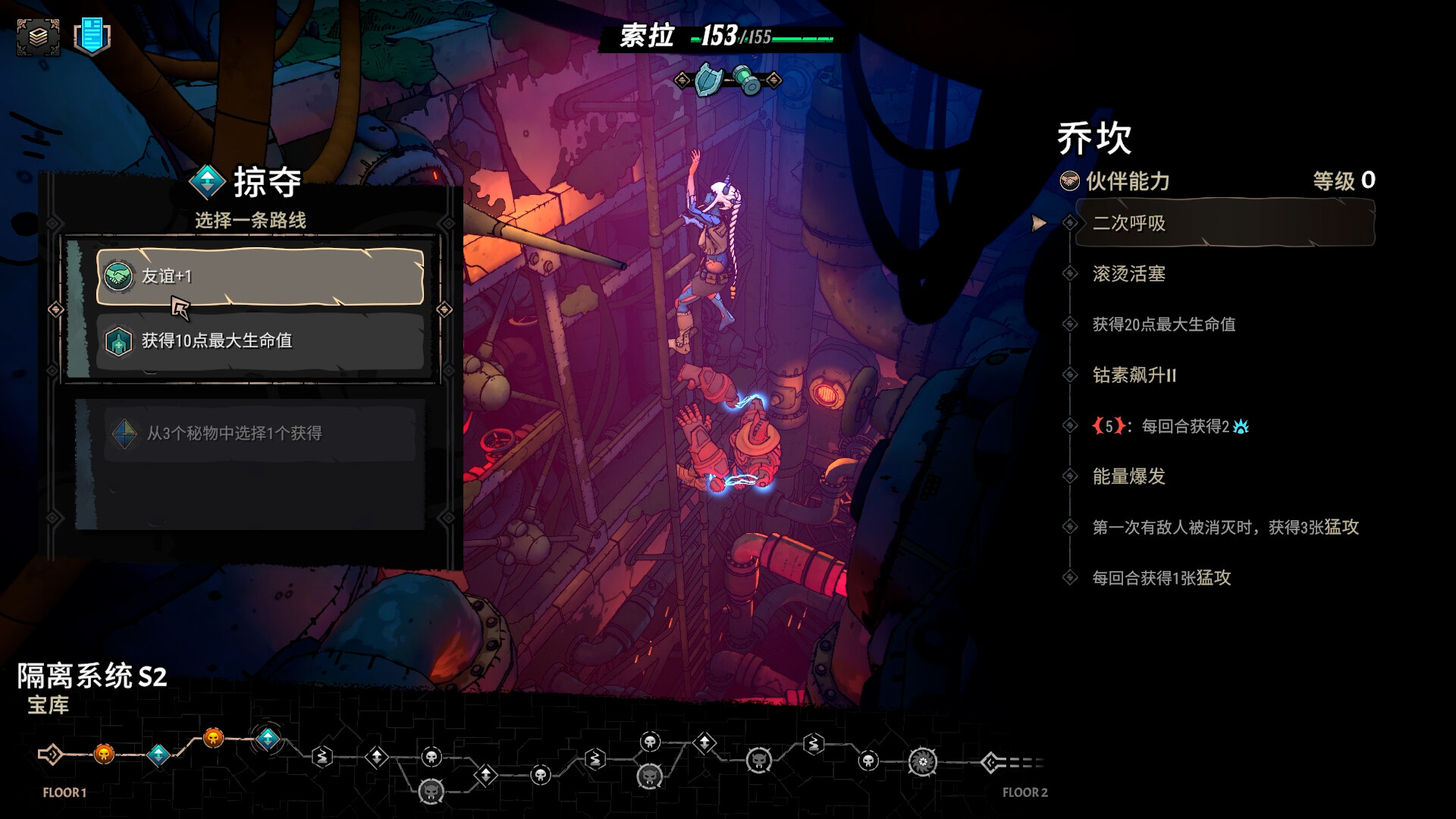This screenshot has width=1456, height=819.
Task: Click the 掠夺 diamond icon in the loot panel header
Action: pos(206,182)
